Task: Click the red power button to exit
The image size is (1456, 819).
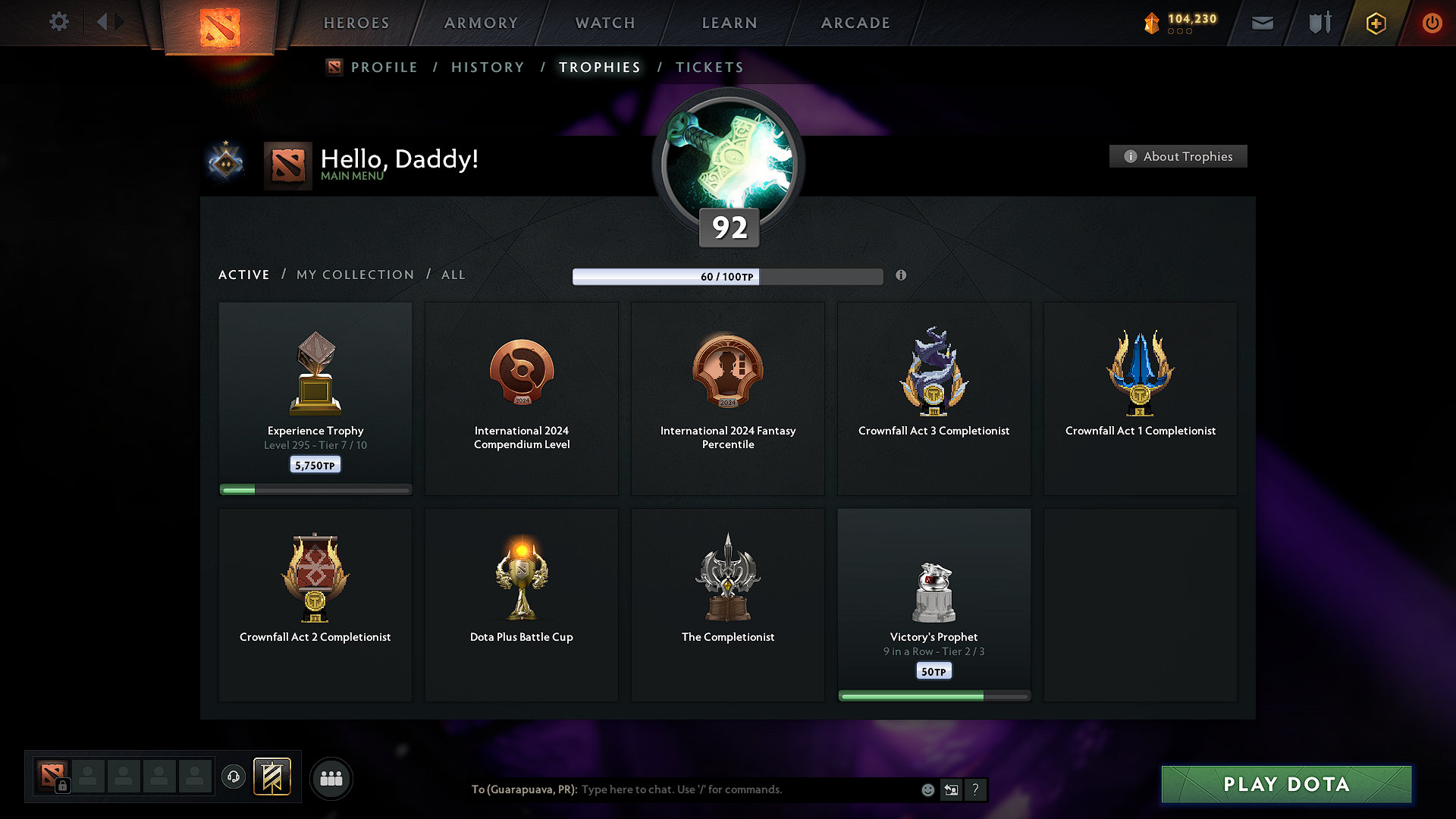Action: pyautogui.click(x=1432, y=23)
